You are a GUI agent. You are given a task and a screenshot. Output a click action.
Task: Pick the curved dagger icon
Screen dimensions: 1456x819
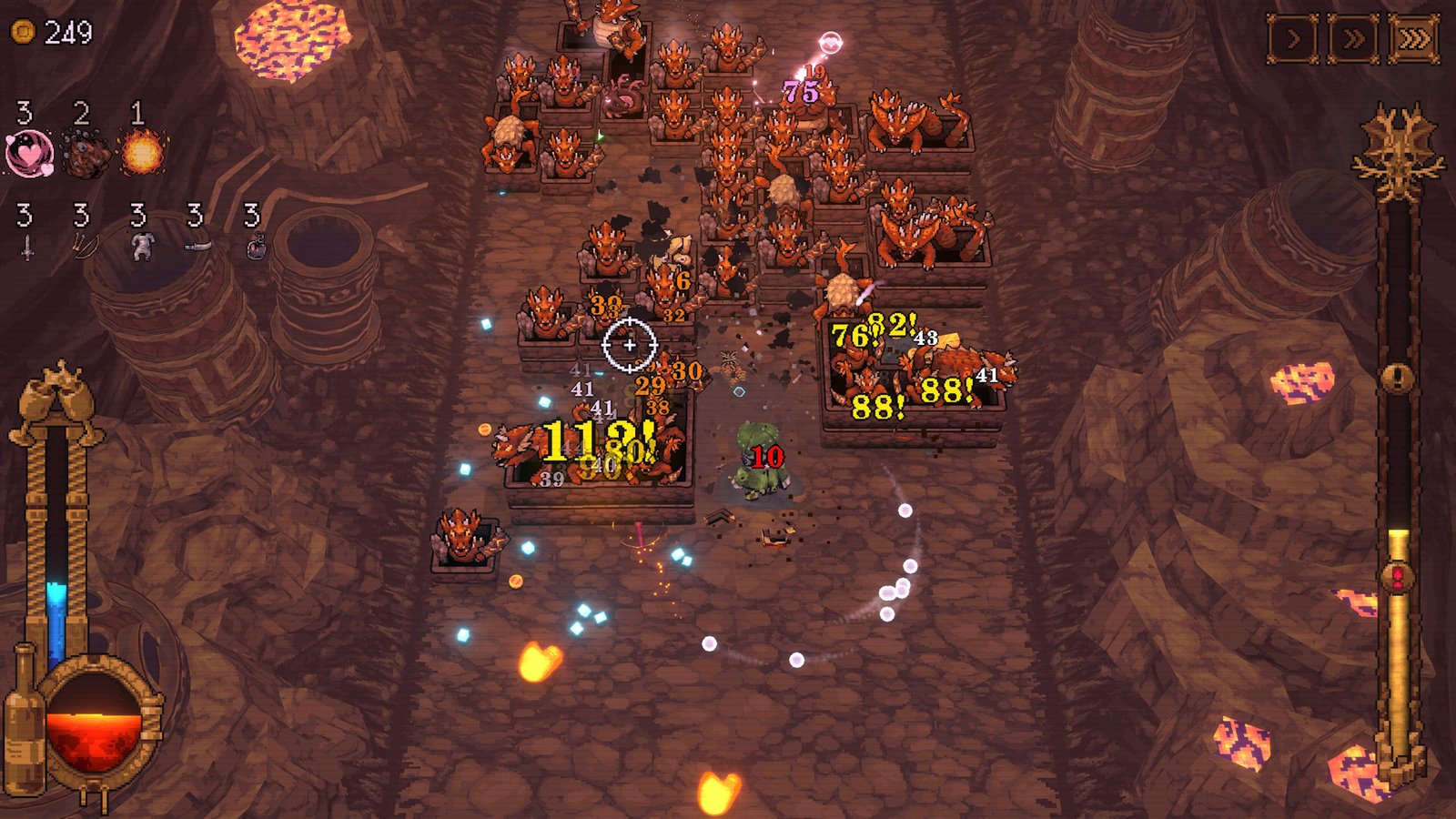(197, 246)
